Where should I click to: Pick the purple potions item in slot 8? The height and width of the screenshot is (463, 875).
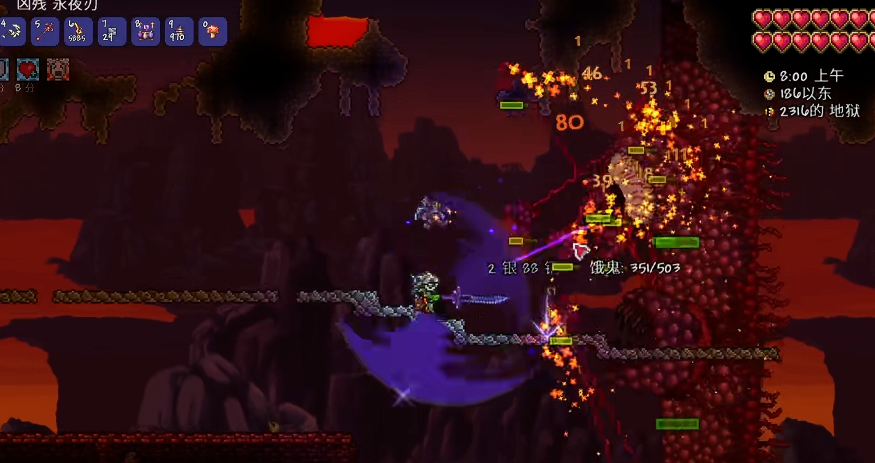coord(145,31)
